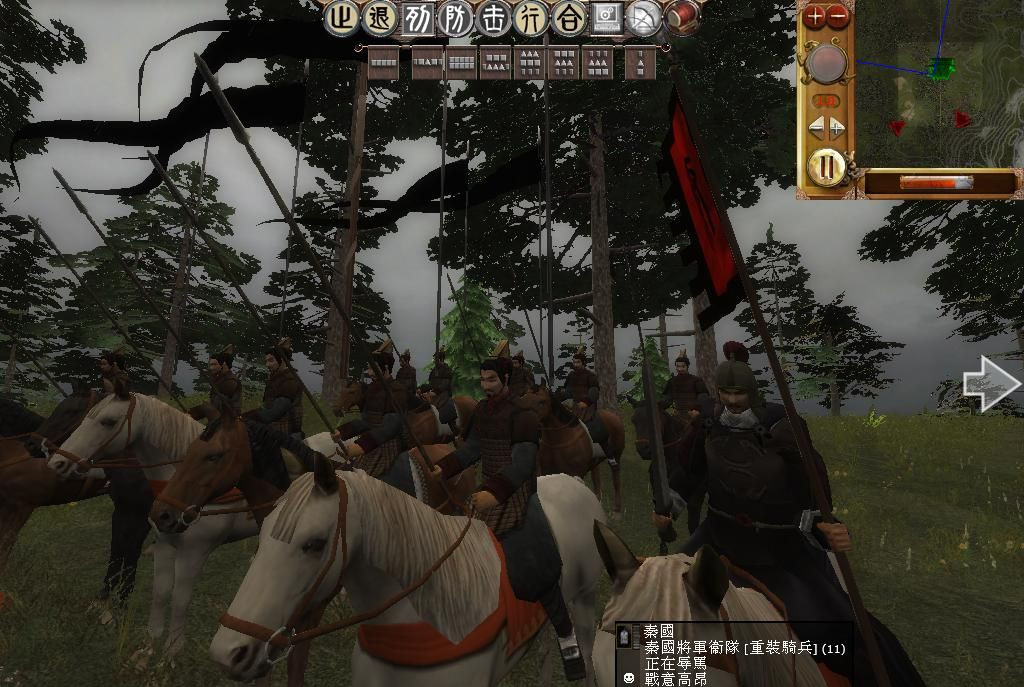This screenshot has width=1024, height=687.
Task: Activate the 合 regroup command
Action: 569,17
